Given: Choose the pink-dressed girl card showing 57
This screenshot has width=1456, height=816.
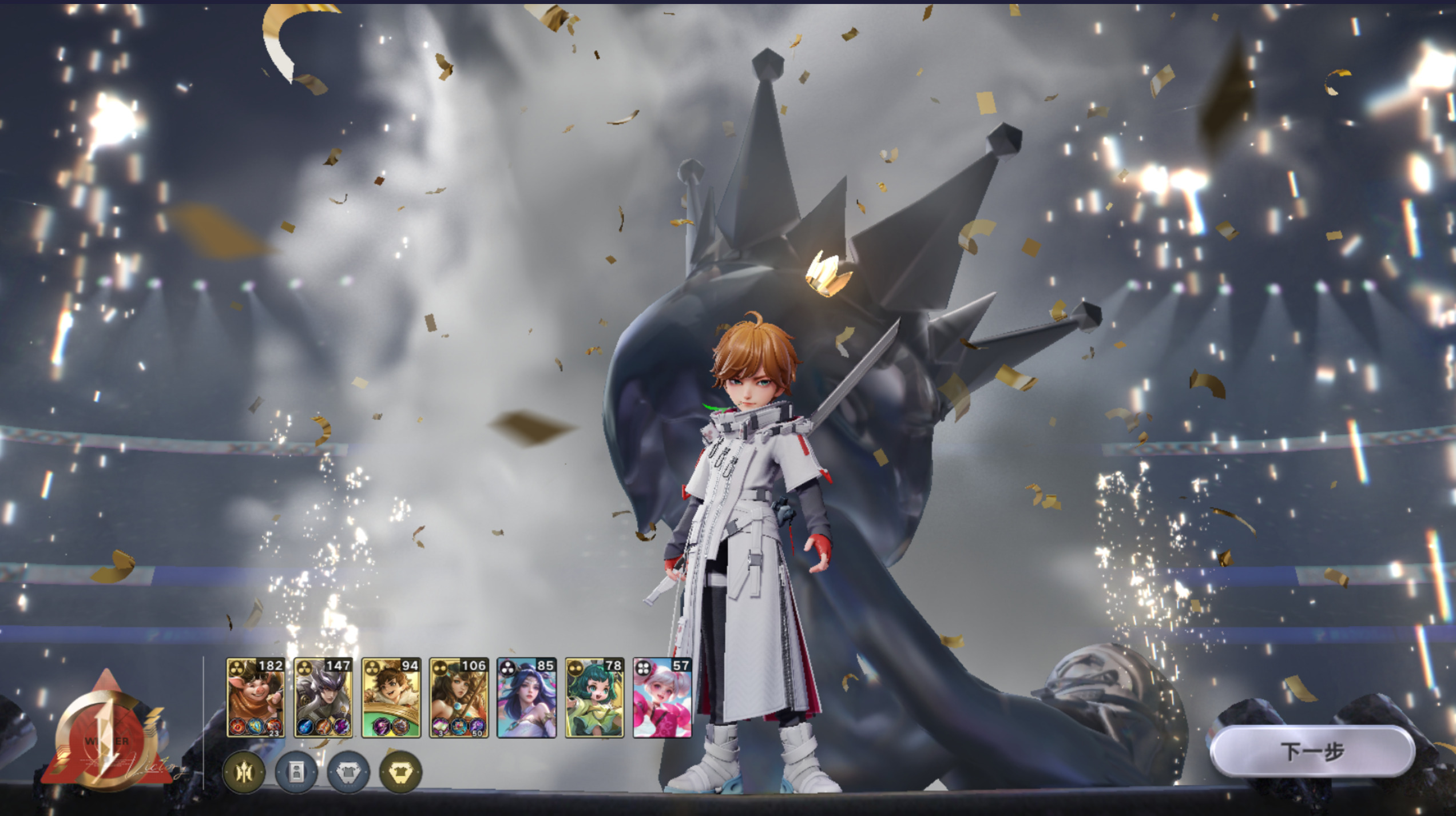Looking at the screenshot, I should point(662,698).
